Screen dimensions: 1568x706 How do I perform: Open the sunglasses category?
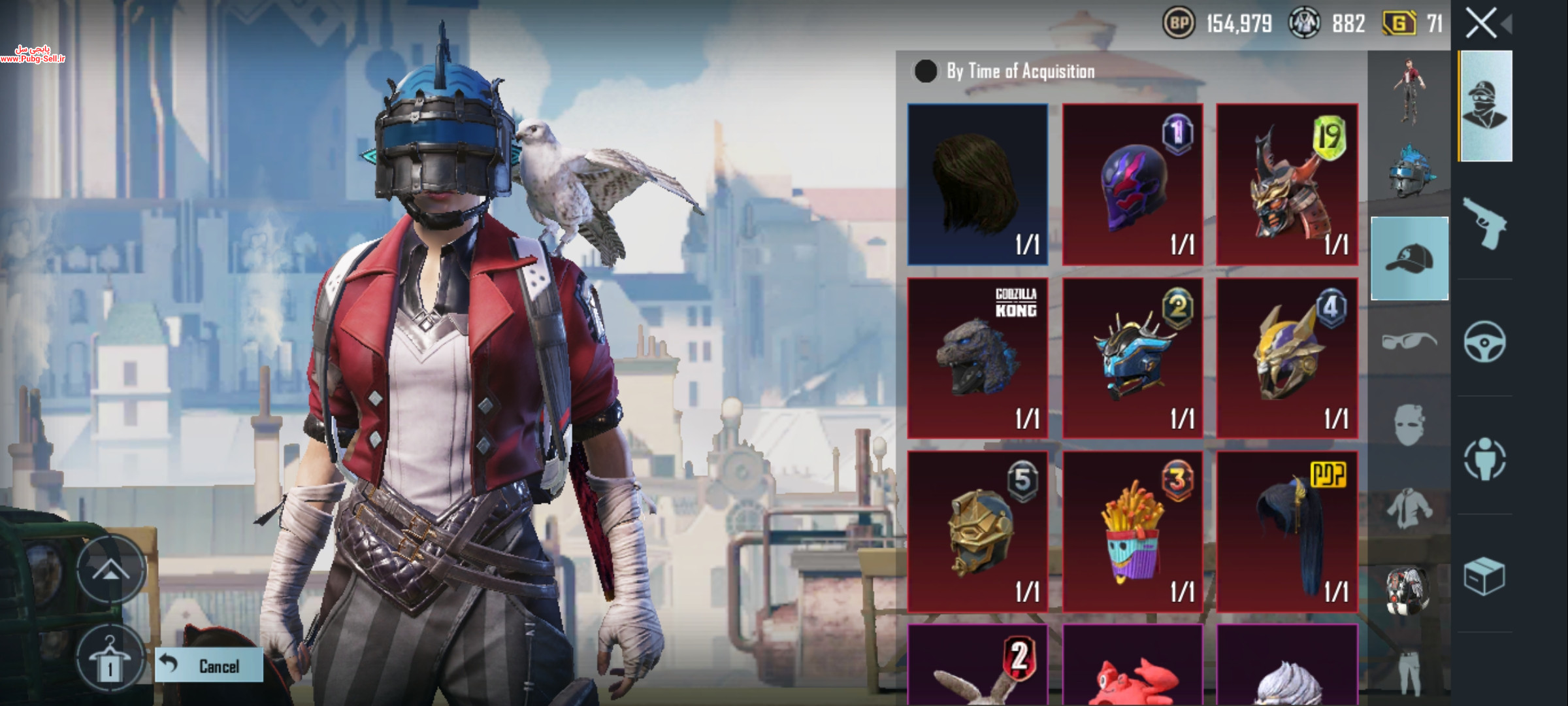(x=1409, y=340)
